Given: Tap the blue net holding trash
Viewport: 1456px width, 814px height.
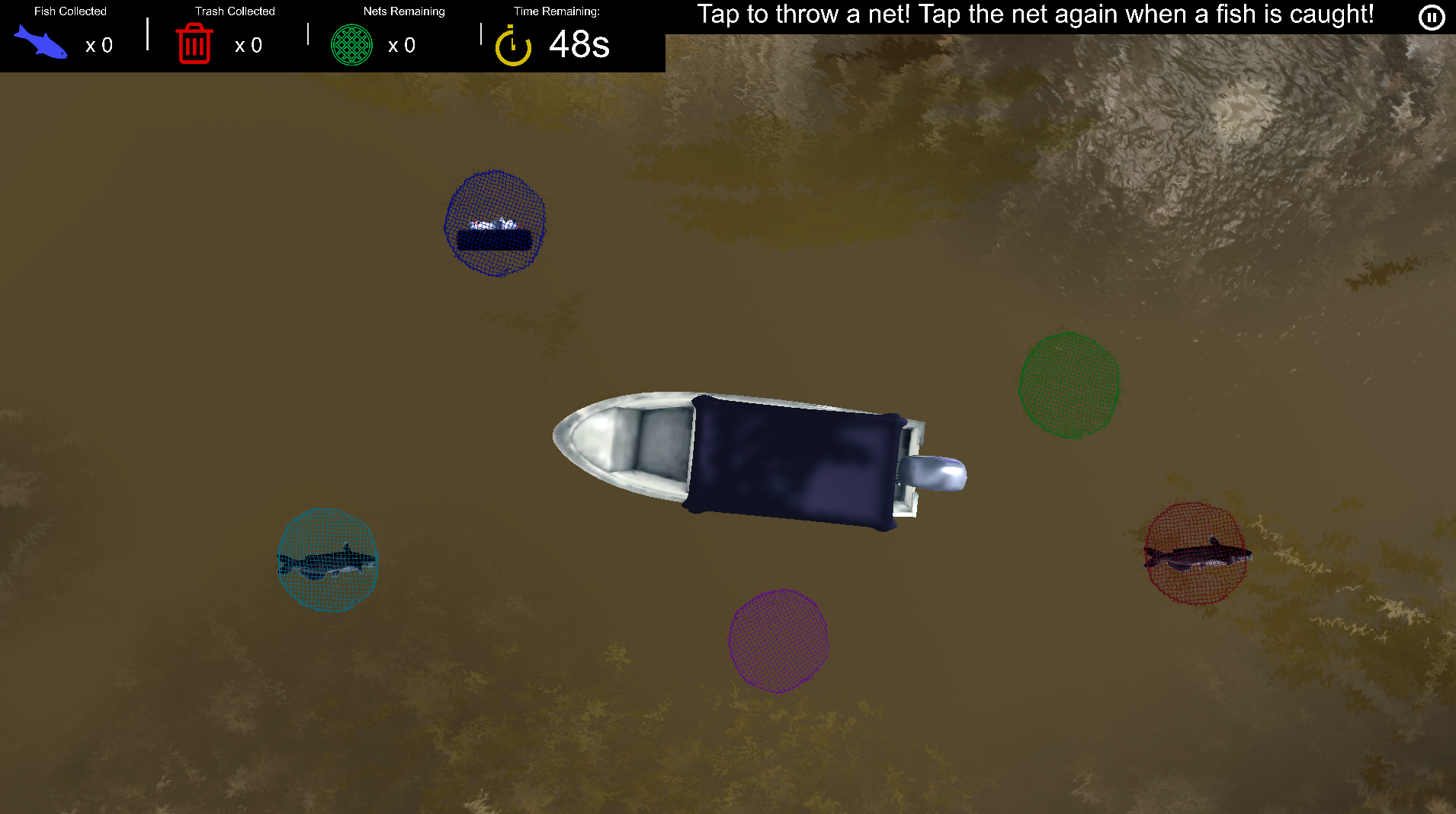Looking at the screenshot, I should click(x=495, y=223).
